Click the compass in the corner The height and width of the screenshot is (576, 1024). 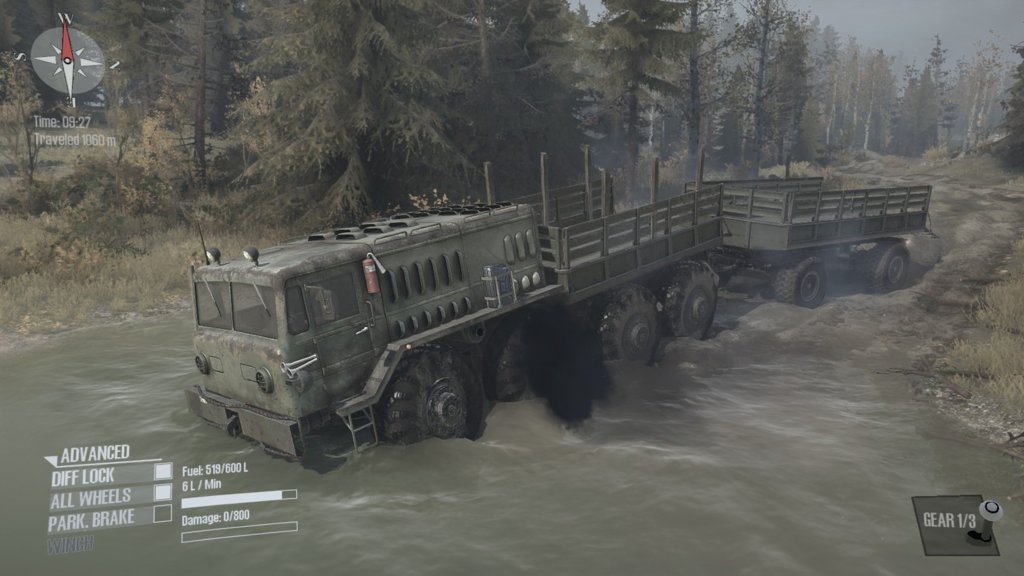[67, 59]
